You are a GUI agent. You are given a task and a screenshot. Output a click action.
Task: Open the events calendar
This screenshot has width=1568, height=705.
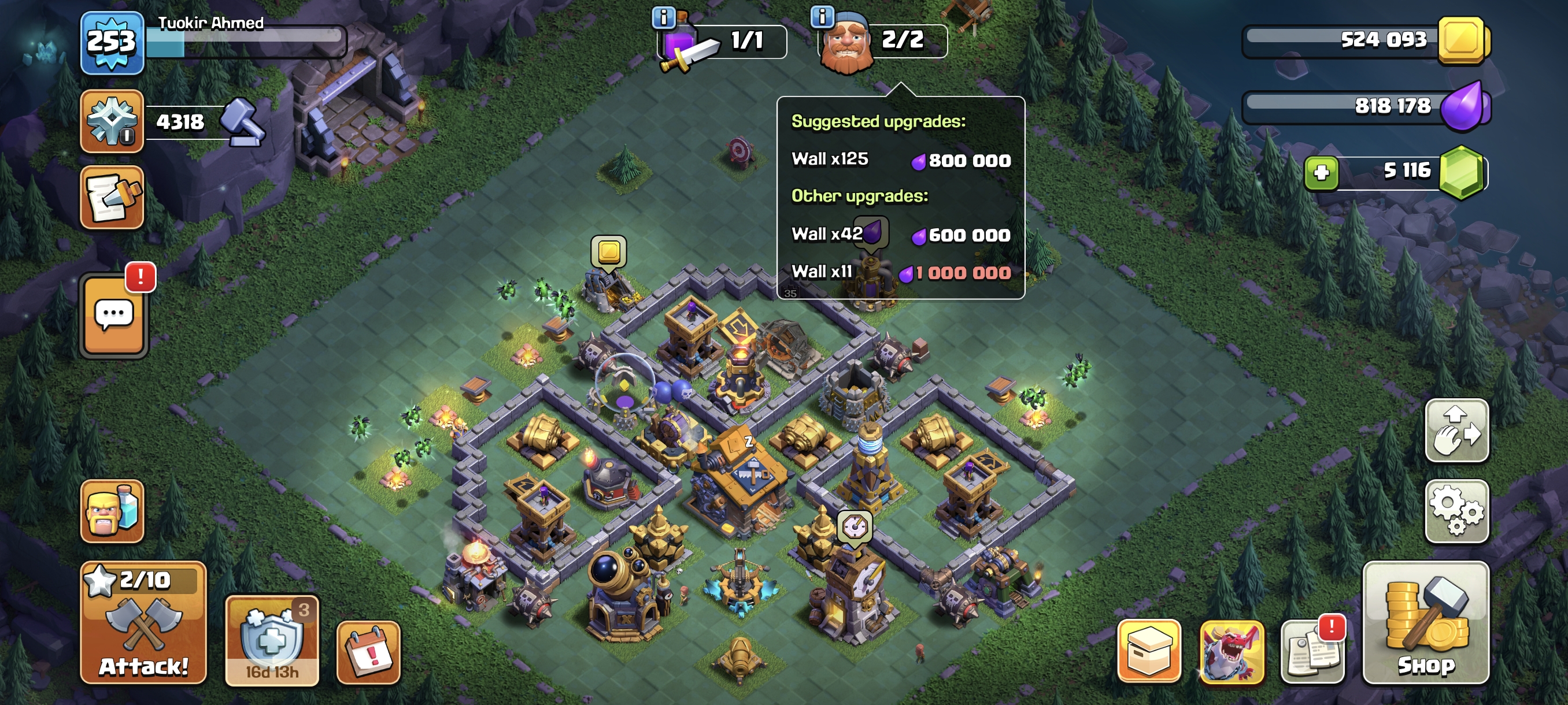coord(368,652)
